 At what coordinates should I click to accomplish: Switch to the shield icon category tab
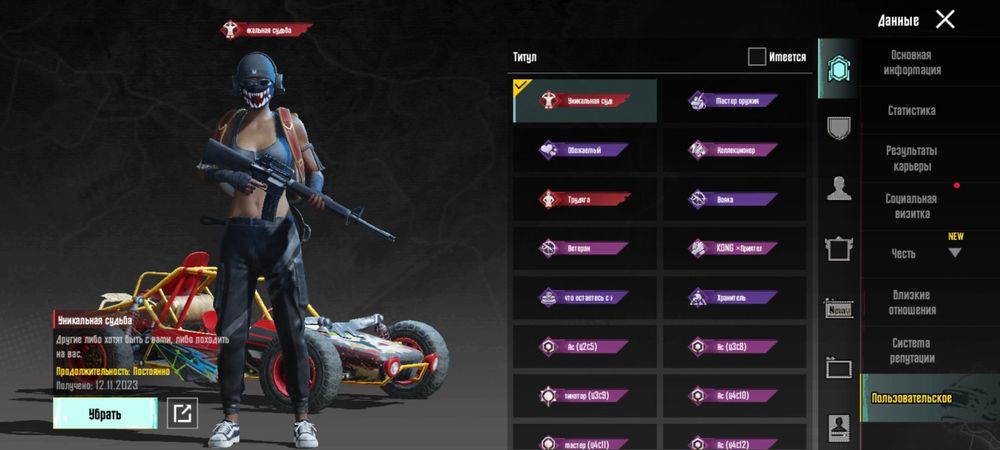(838, 128)
